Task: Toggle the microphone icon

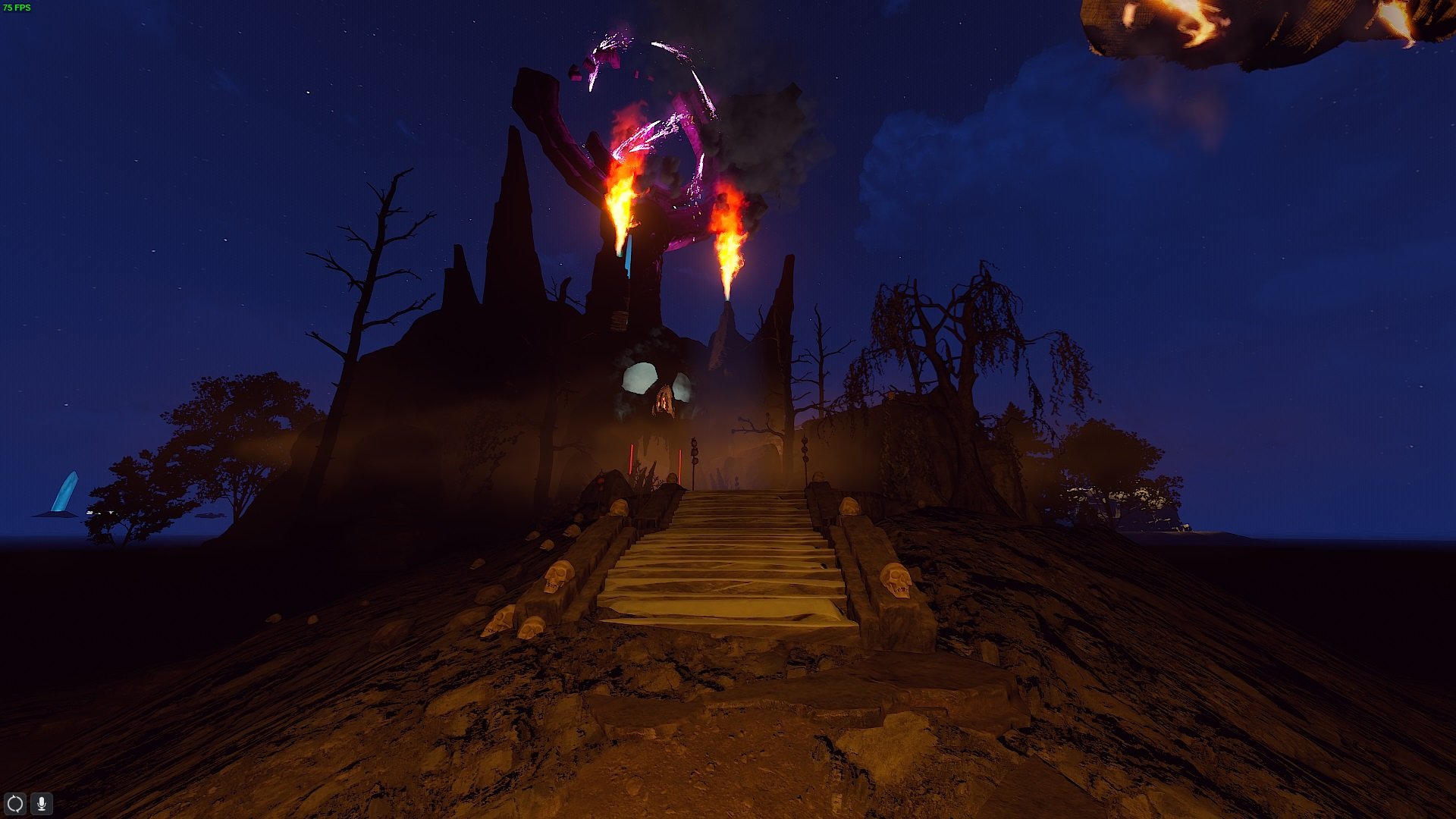Action: click(42, 803)
